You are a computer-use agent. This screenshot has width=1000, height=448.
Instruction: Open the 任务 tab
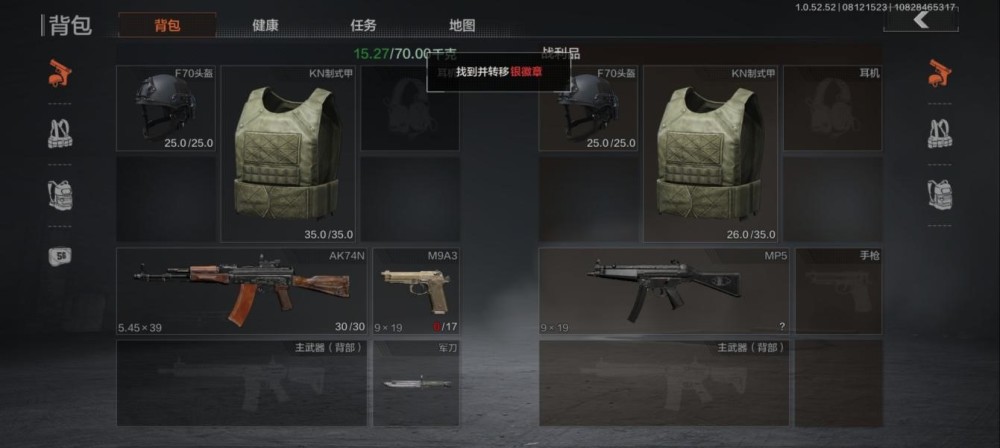coord(363,25)
